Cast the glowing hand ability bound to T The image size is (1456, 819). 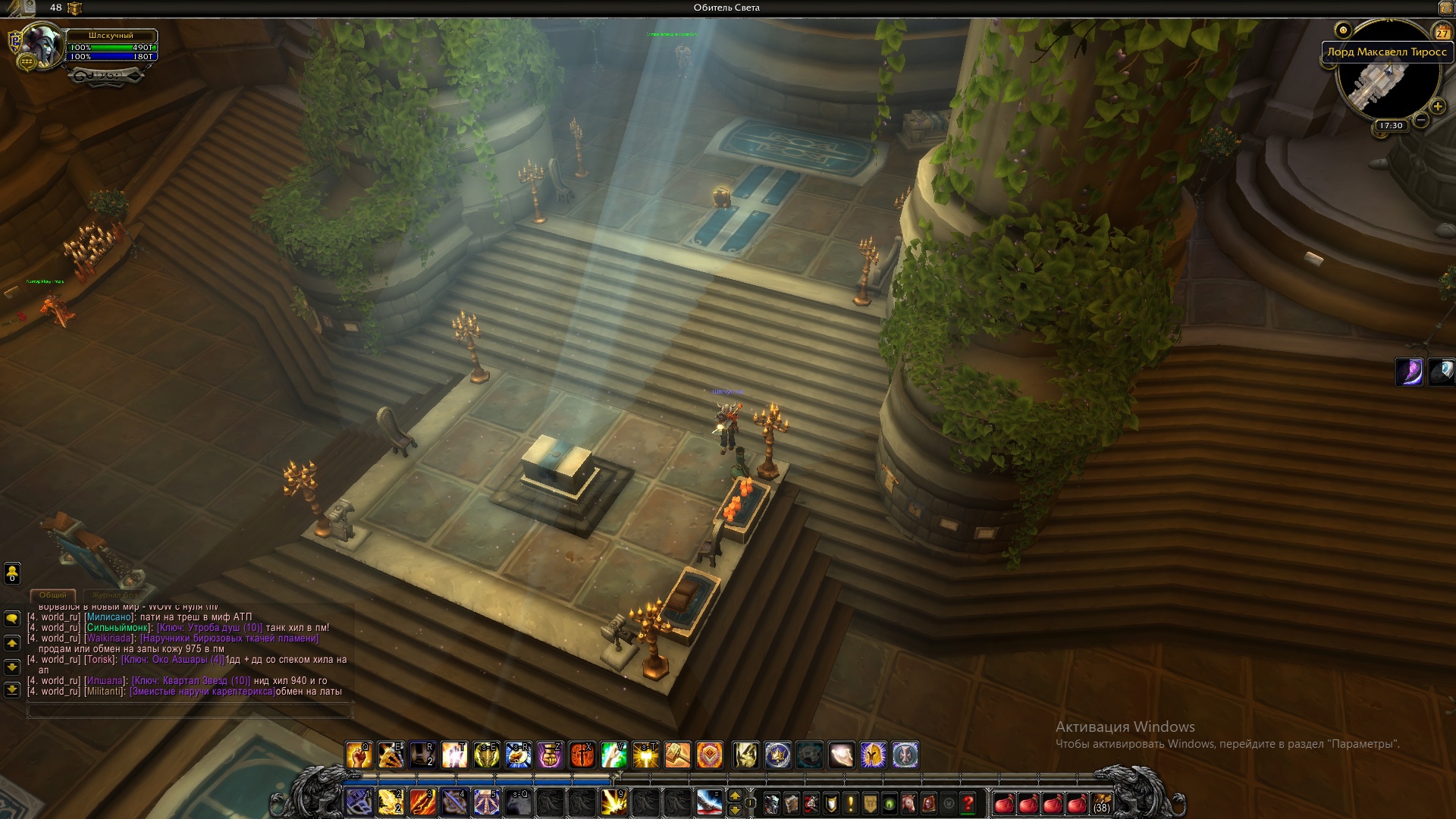point(455,755)
